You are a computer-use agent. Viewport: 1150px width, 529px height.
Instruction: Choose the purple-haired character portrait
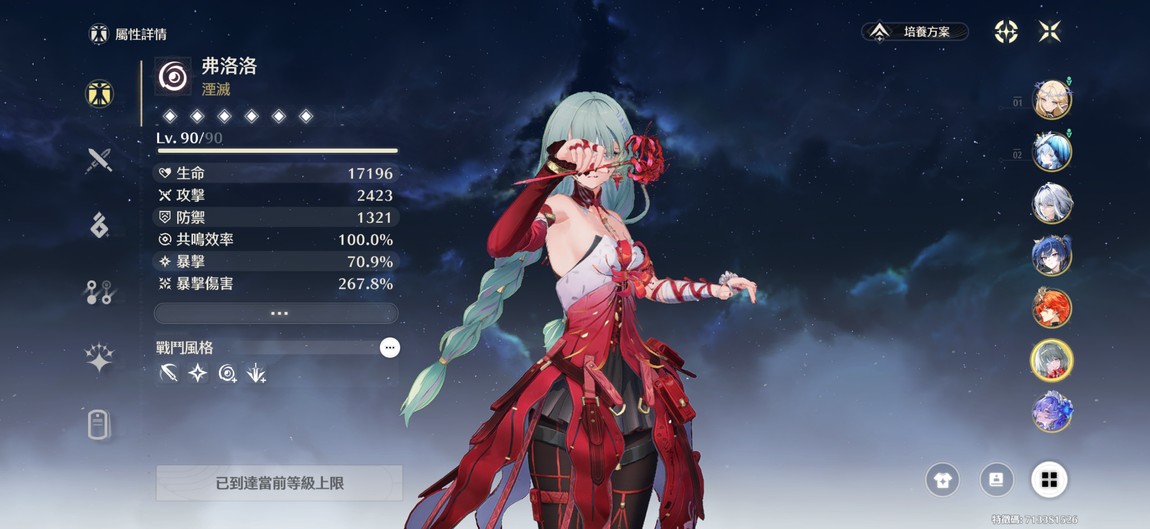click(1052, 413)
